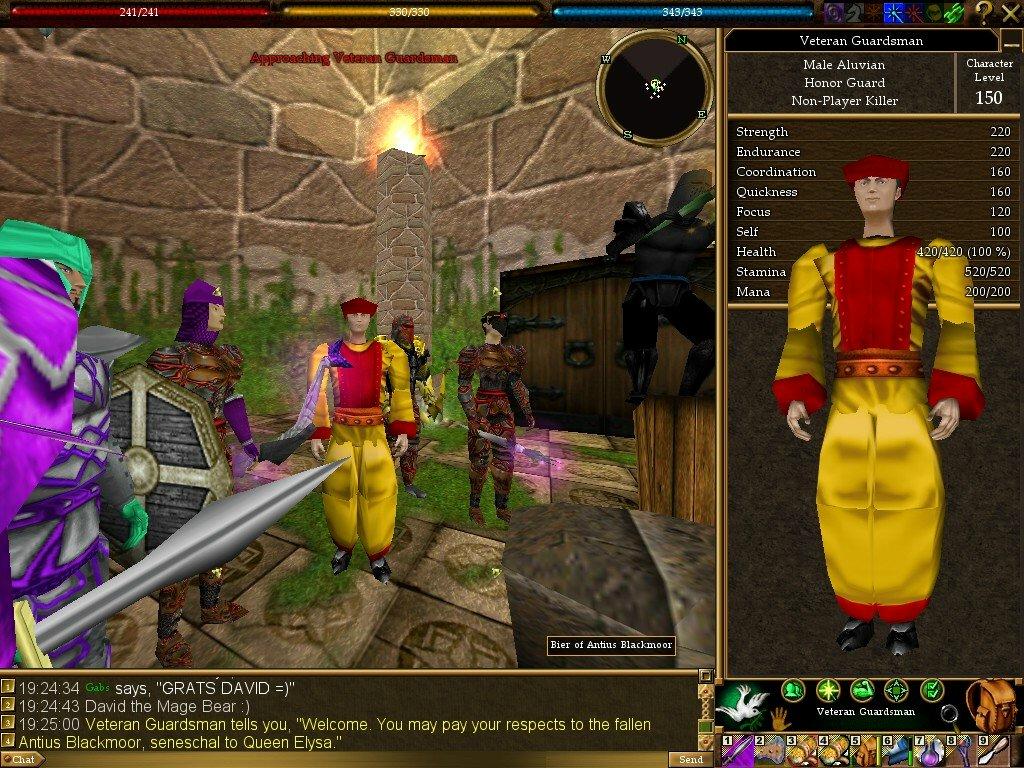This screenshot has width=1024, height=768.
Task: Click the green four-arrow position icon
Action: (897, 689)
